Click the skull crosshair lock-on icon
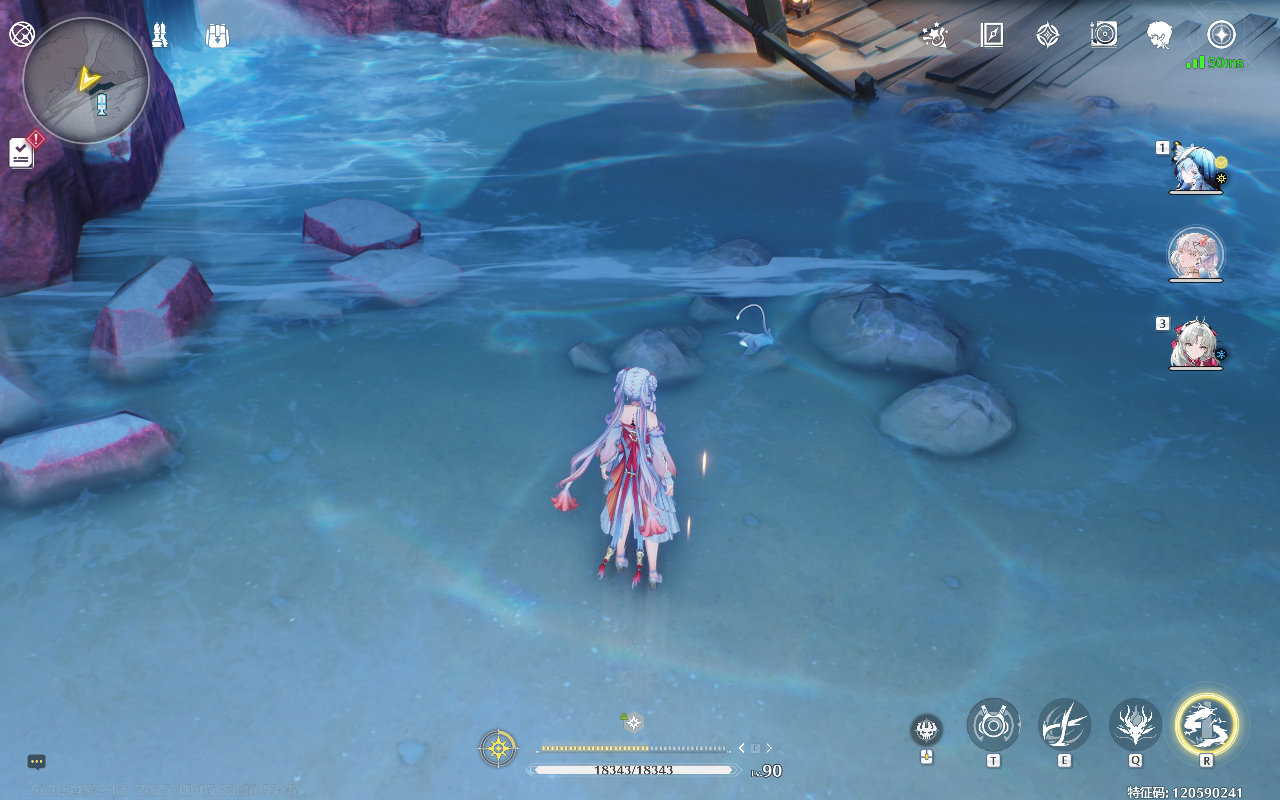Viewport: 1280px width, 800px height. click(926, 728)
